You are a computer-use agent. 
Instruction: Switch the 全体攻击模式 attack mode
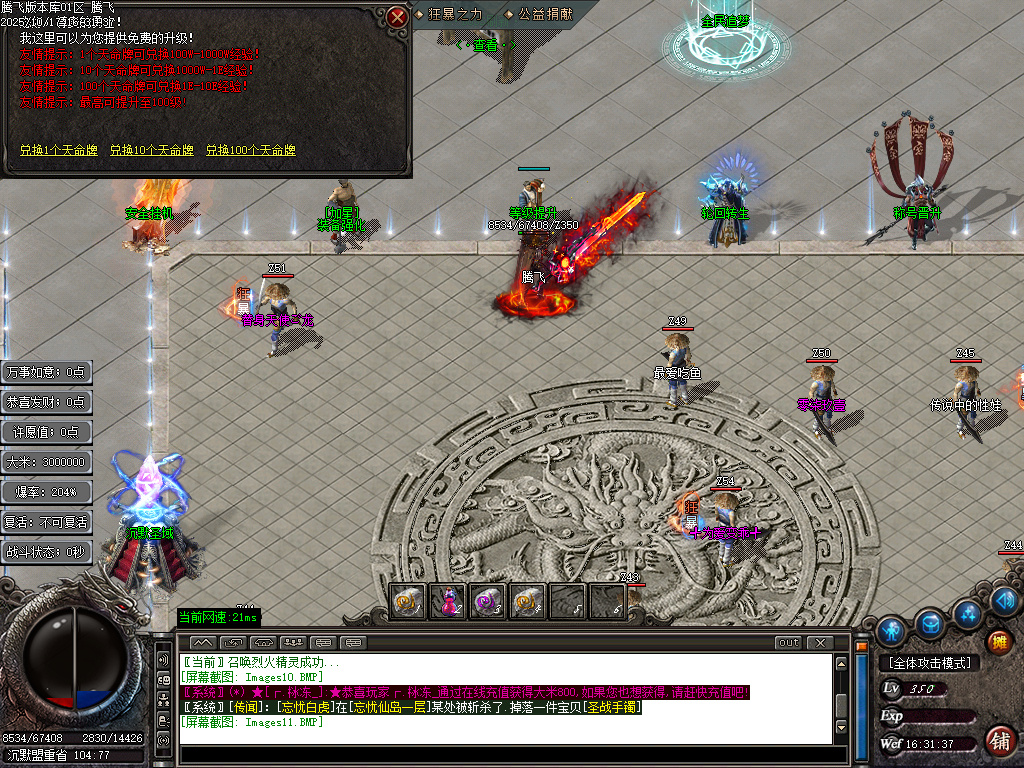pos(929,663)
